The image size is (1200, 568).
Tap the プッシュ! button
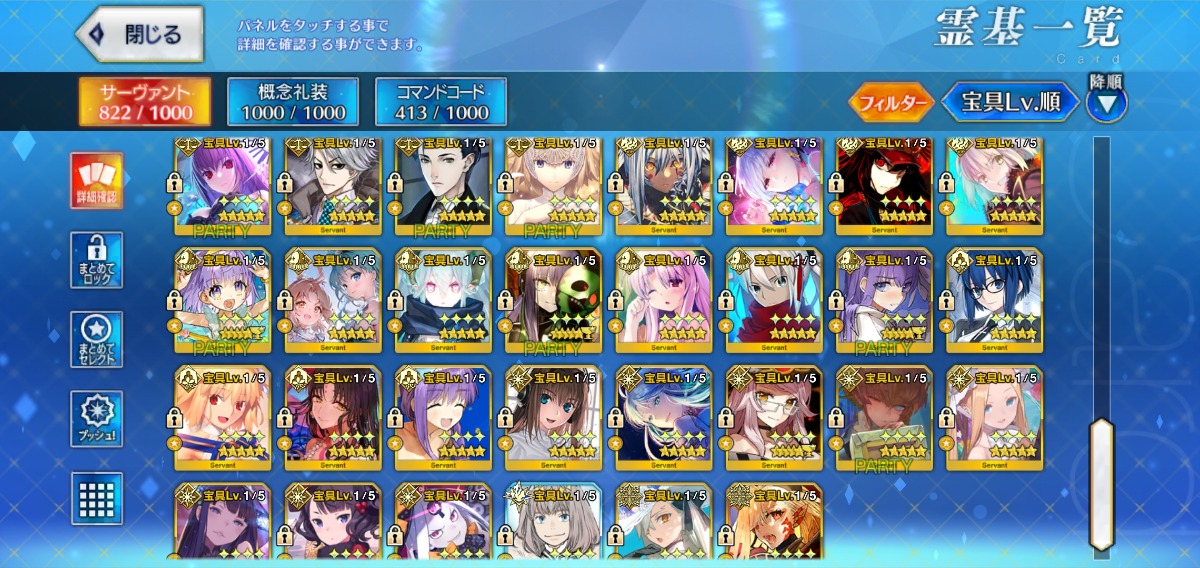click(97, 420)
